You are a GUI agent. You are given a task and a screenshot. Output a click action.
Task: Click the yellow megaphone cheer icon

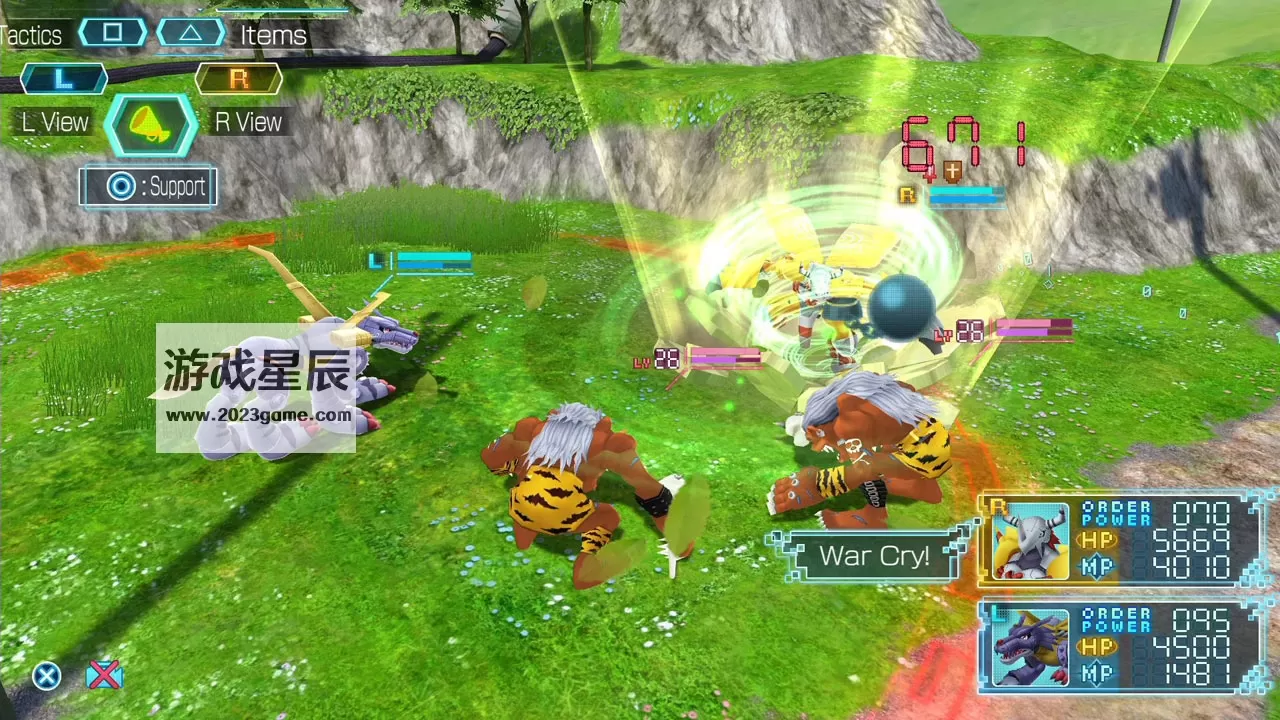click(x=150, y=122)
